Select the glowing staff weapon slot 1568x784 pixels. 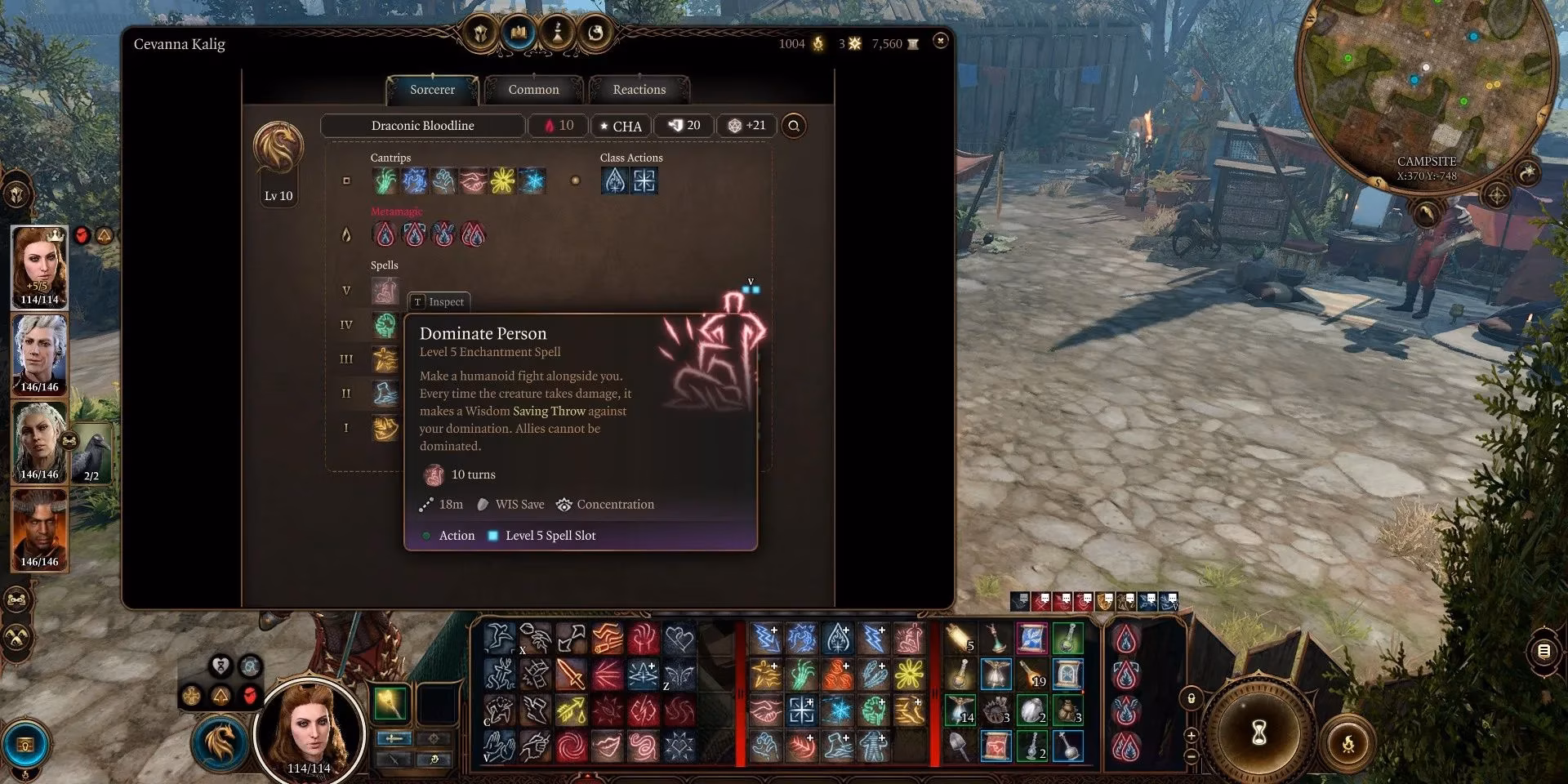pos(390,704)
